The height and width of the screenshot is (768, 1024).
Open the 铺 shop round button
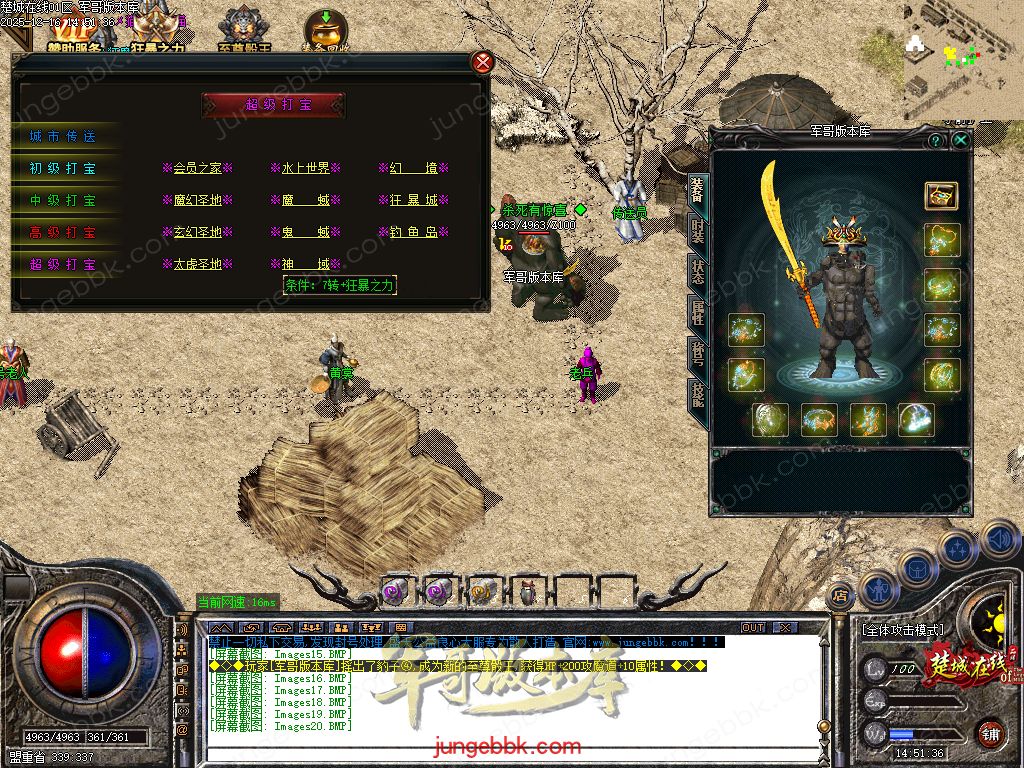989,732
